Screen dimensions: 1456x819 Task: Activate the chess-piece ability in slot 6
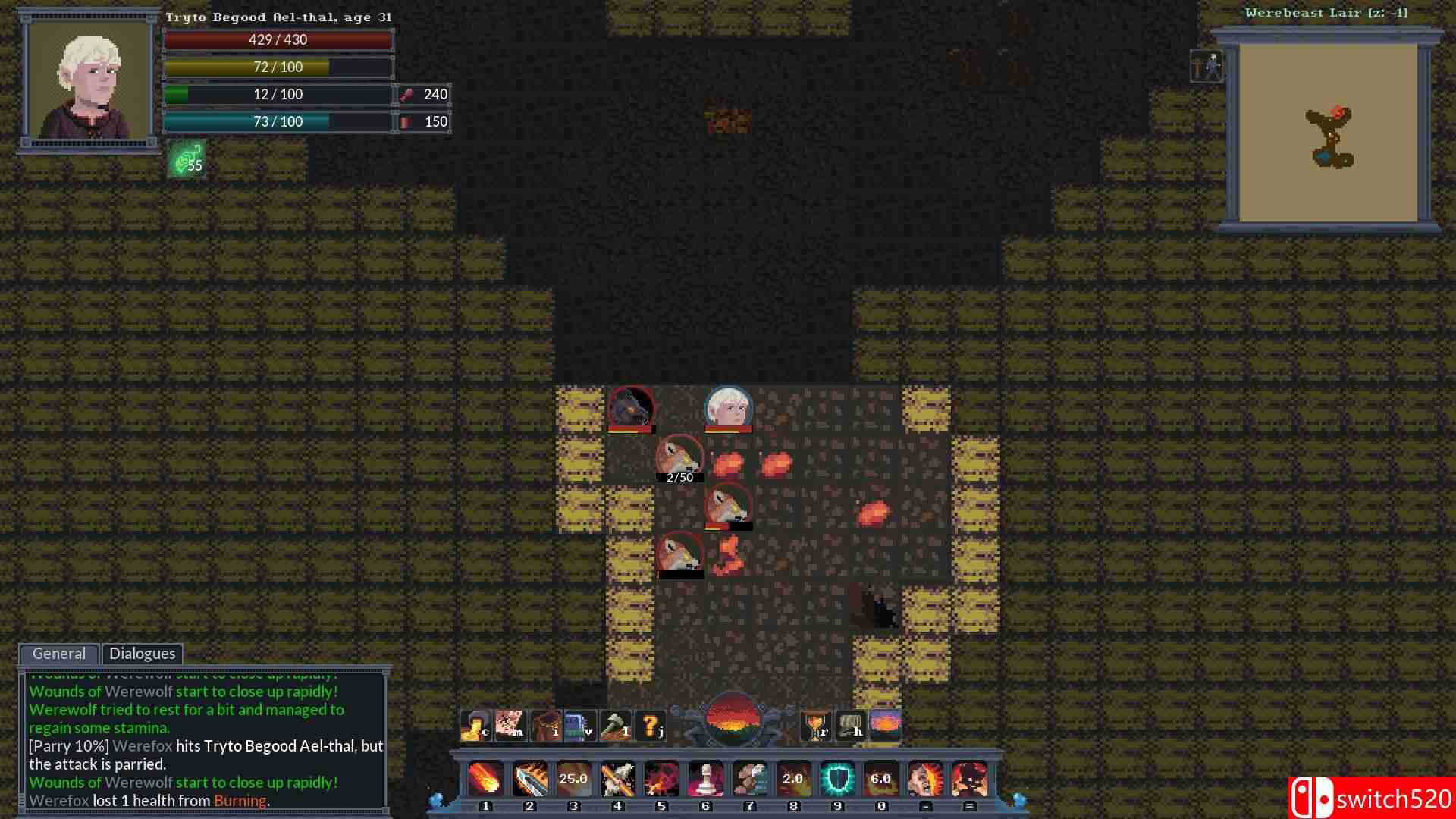point(705,779)
